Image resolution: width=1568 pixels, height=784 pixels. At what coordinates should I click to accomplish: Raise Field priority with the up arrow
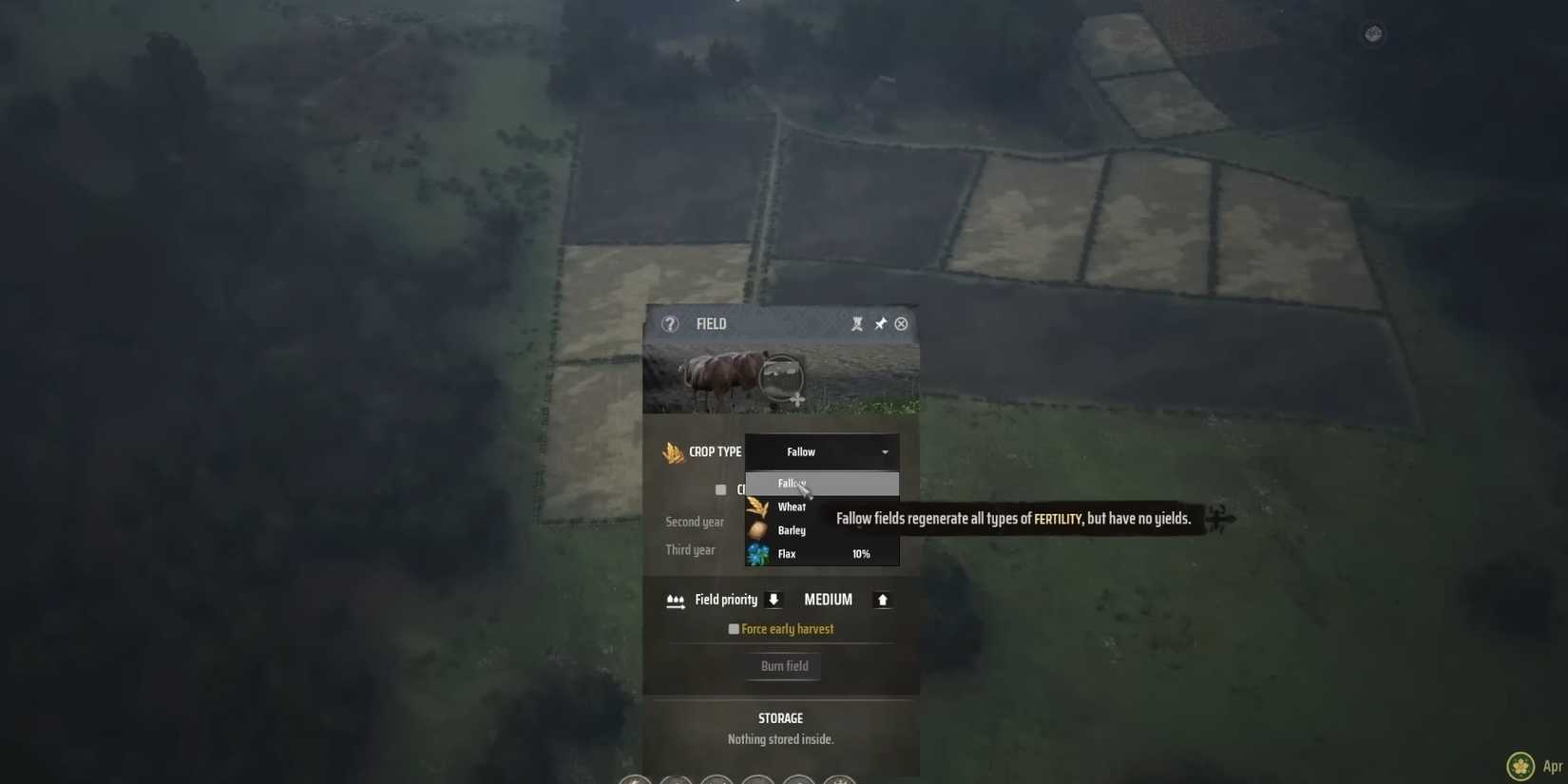[x=882, y=600]
